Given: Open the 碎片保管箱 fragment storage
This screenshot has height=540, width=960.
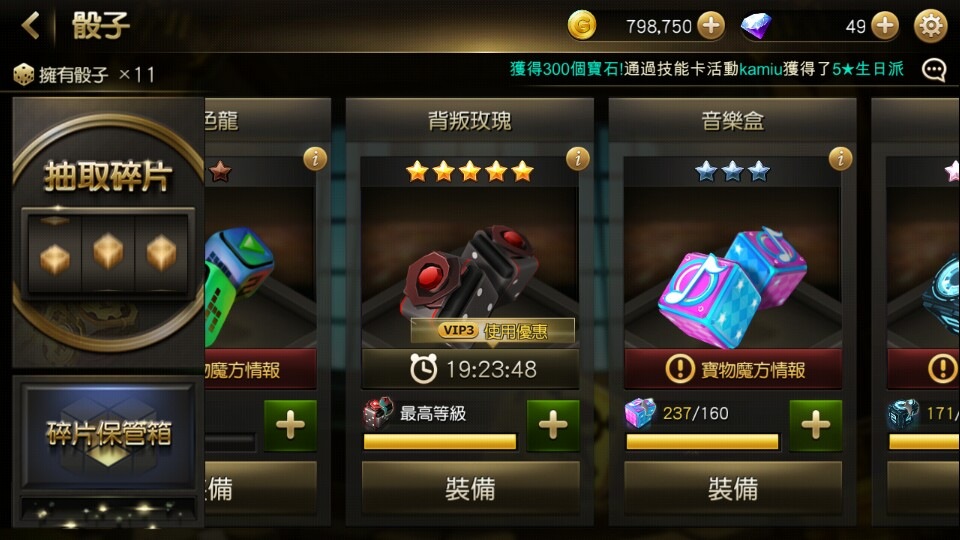Looking at the screenshot, I should [x=108, y=432].
